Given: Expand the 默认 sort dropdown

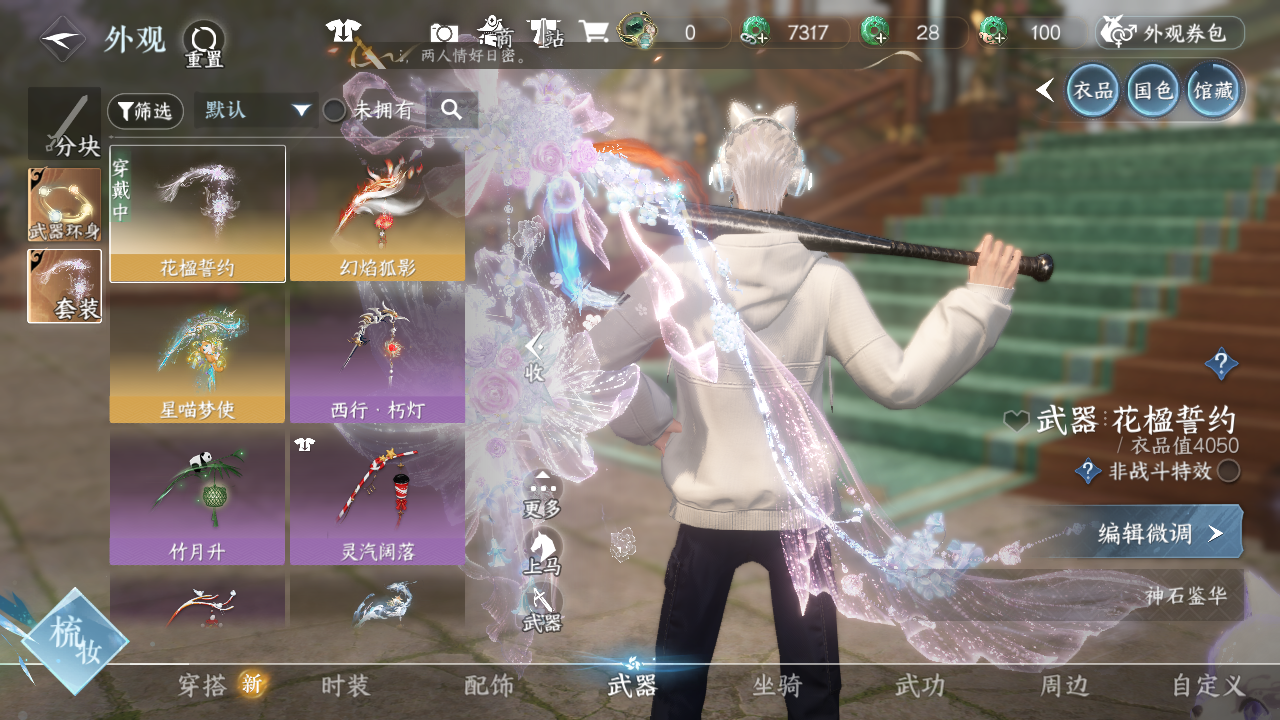Looking at the screenshot, I should [x=256, y=110].
